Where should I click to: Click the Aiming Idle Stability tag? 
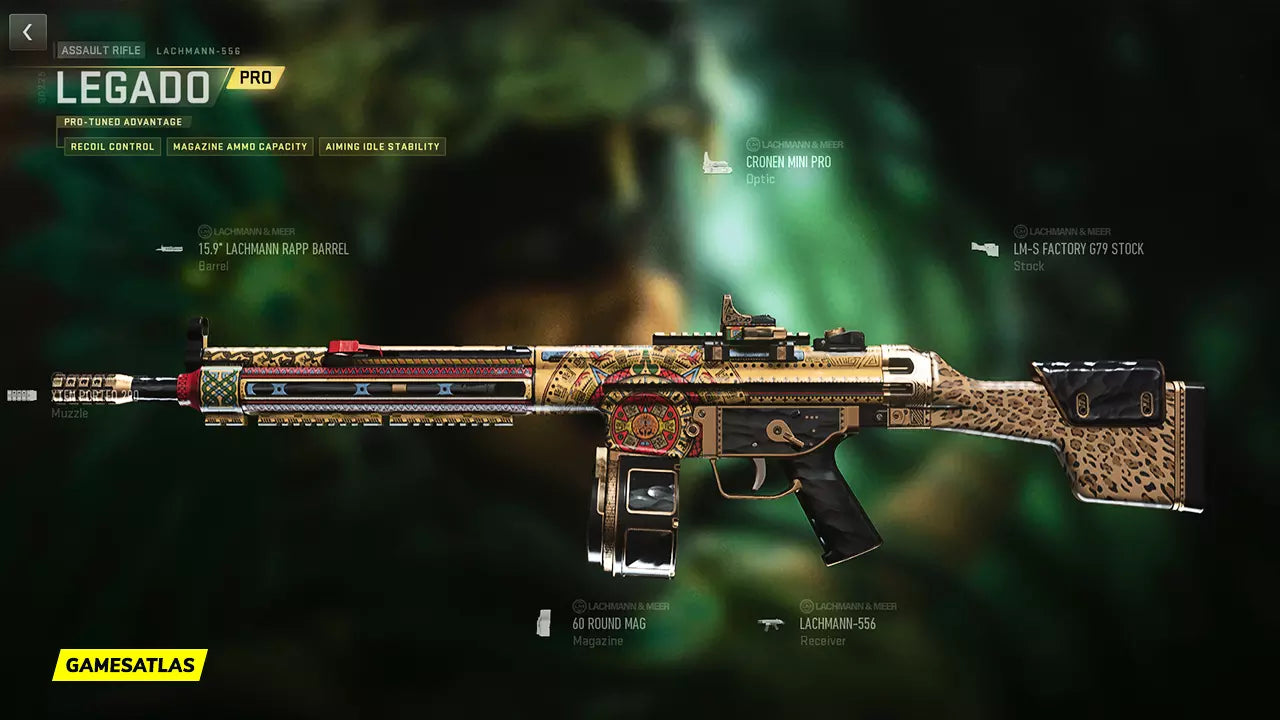click(x=382, y=147)
